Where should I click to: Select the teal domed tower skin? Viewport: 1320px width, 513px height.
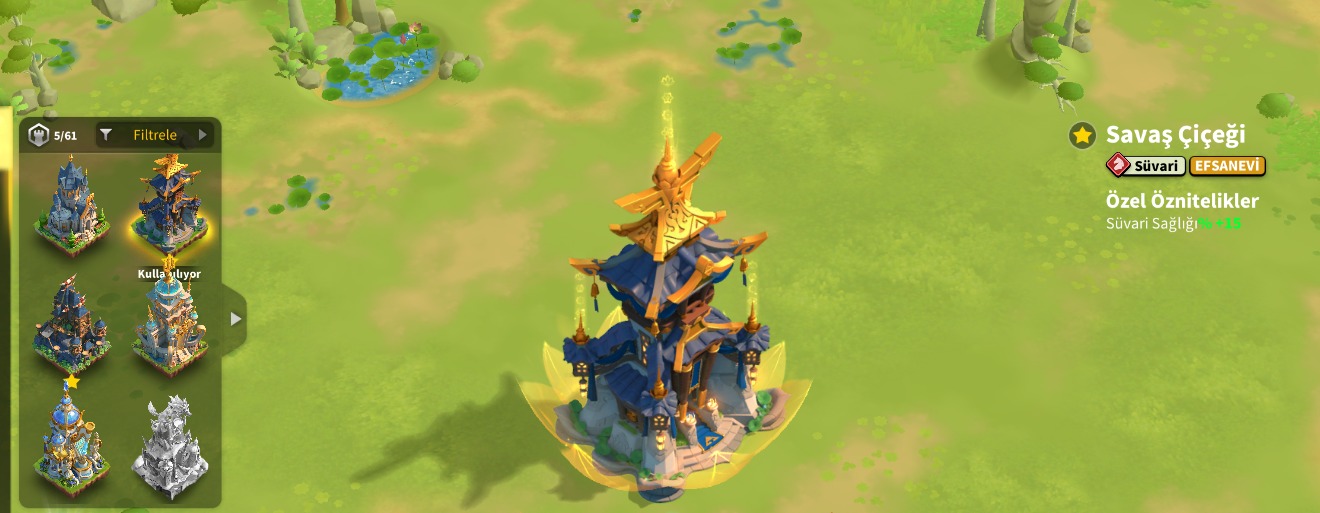[x=169, y=325]
